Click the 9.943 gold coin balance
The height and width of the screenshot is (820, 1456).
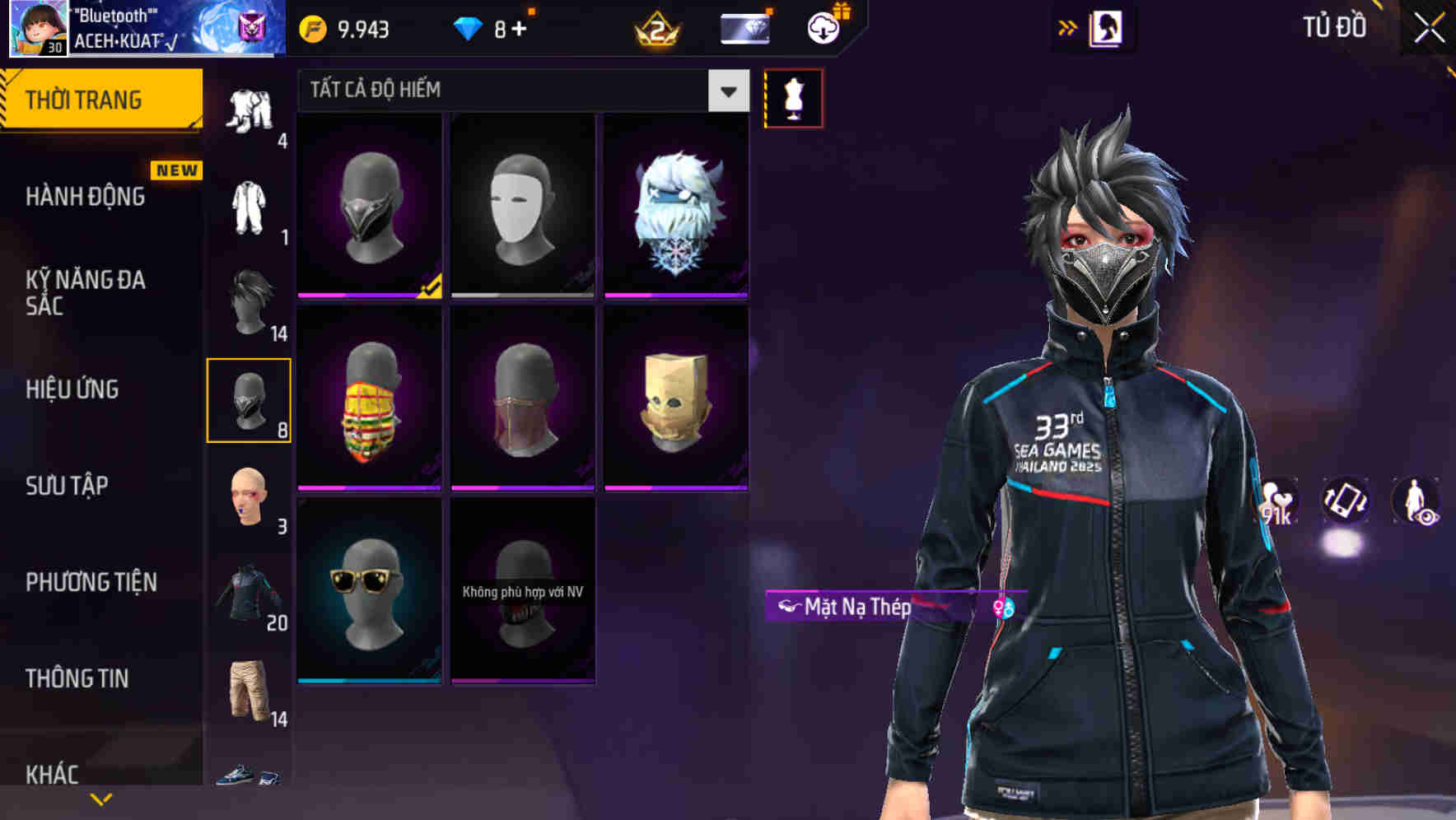(x=346, y=28)
